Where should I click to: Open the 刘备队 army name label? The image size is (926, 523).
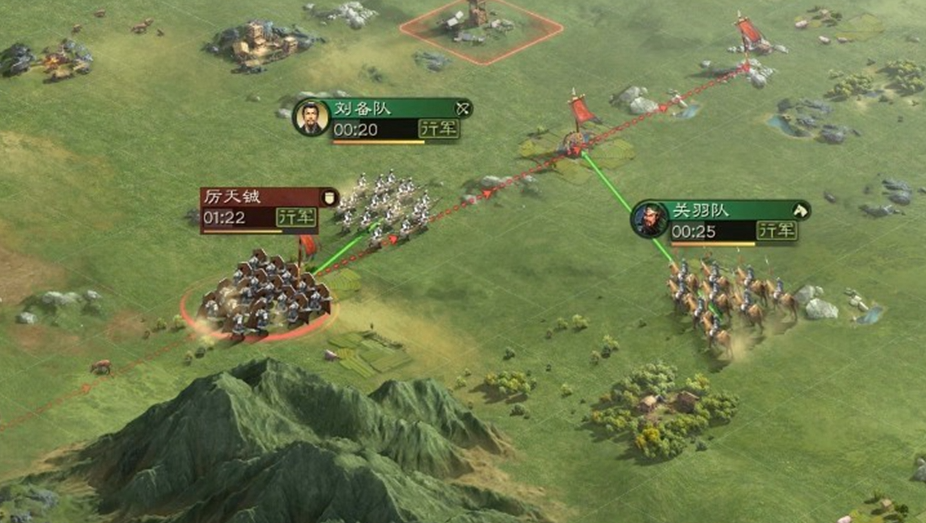click(x=362, y=108)
